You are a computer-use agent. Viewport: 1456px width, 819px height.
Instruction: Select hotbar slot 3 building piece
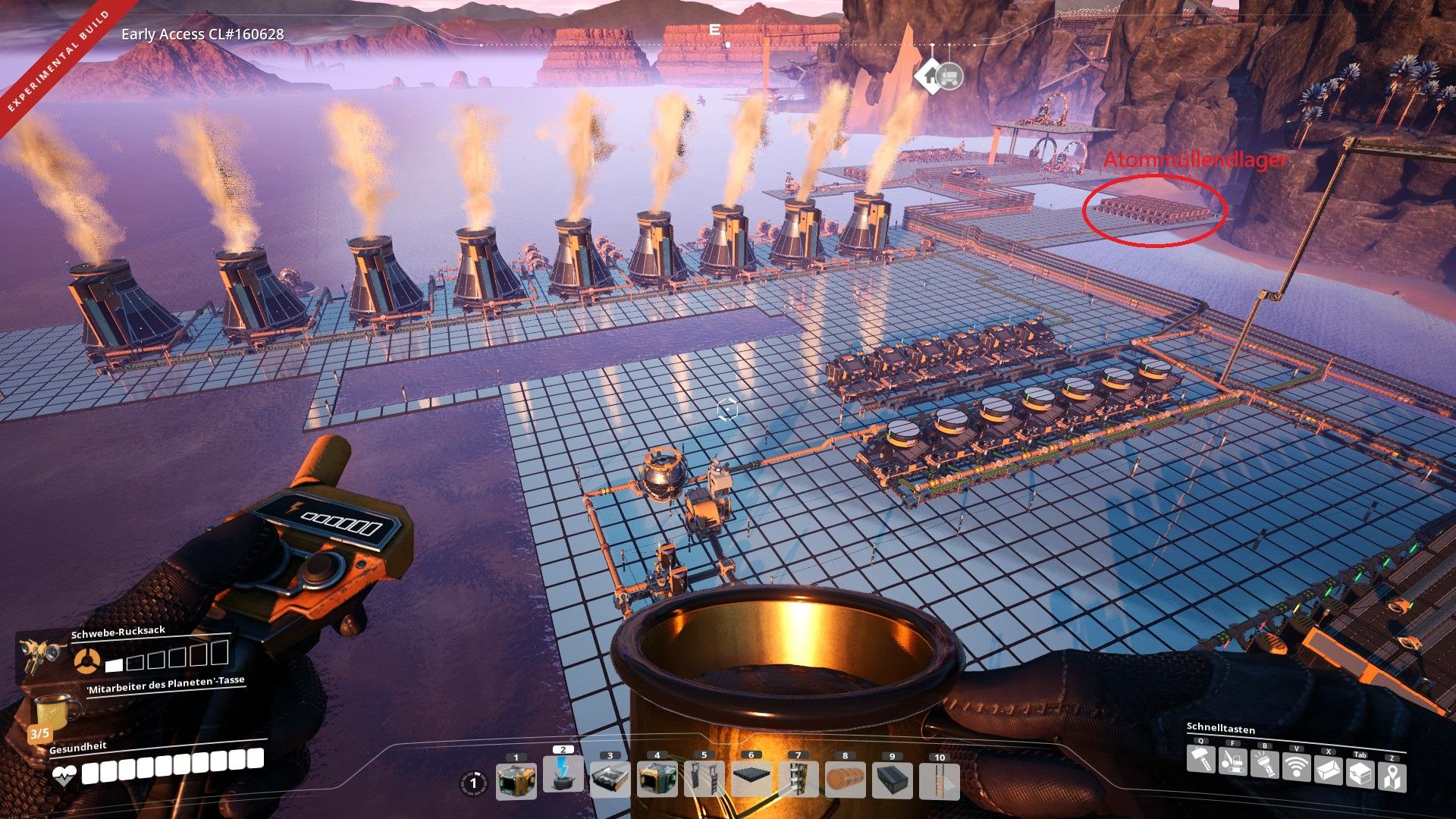coord(610,780)
